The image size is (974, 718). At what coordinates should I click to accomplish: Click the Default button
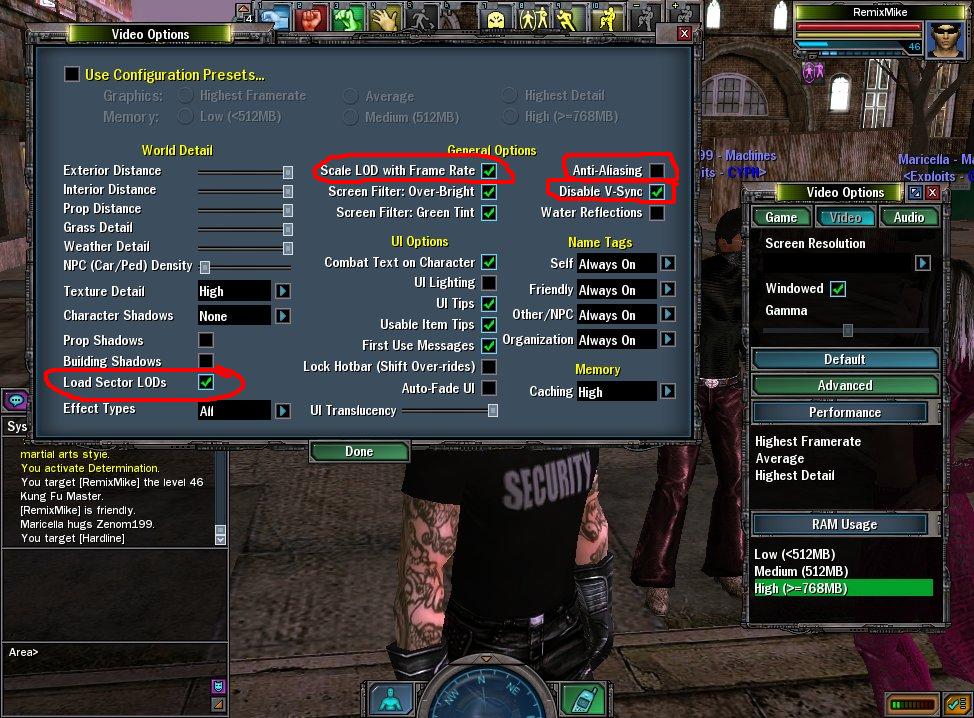(845, 359)
